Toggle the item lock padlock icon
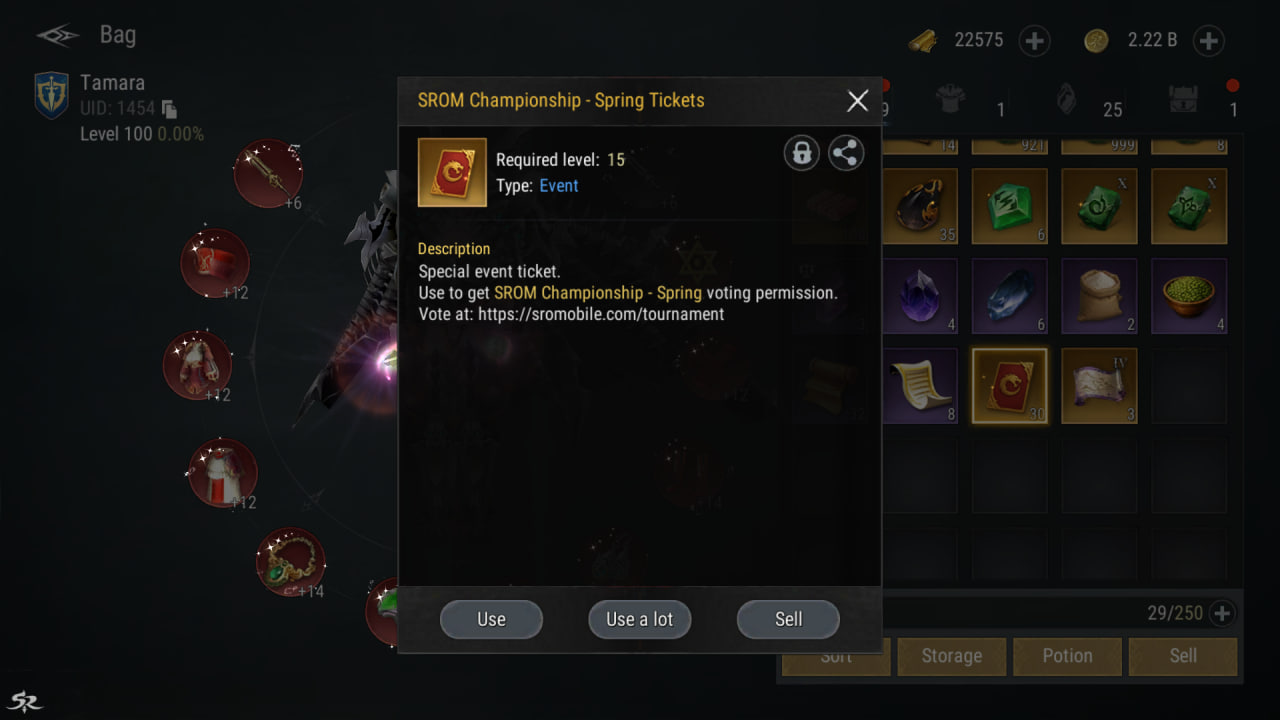Screen dimensions: 1280x720 801,153
